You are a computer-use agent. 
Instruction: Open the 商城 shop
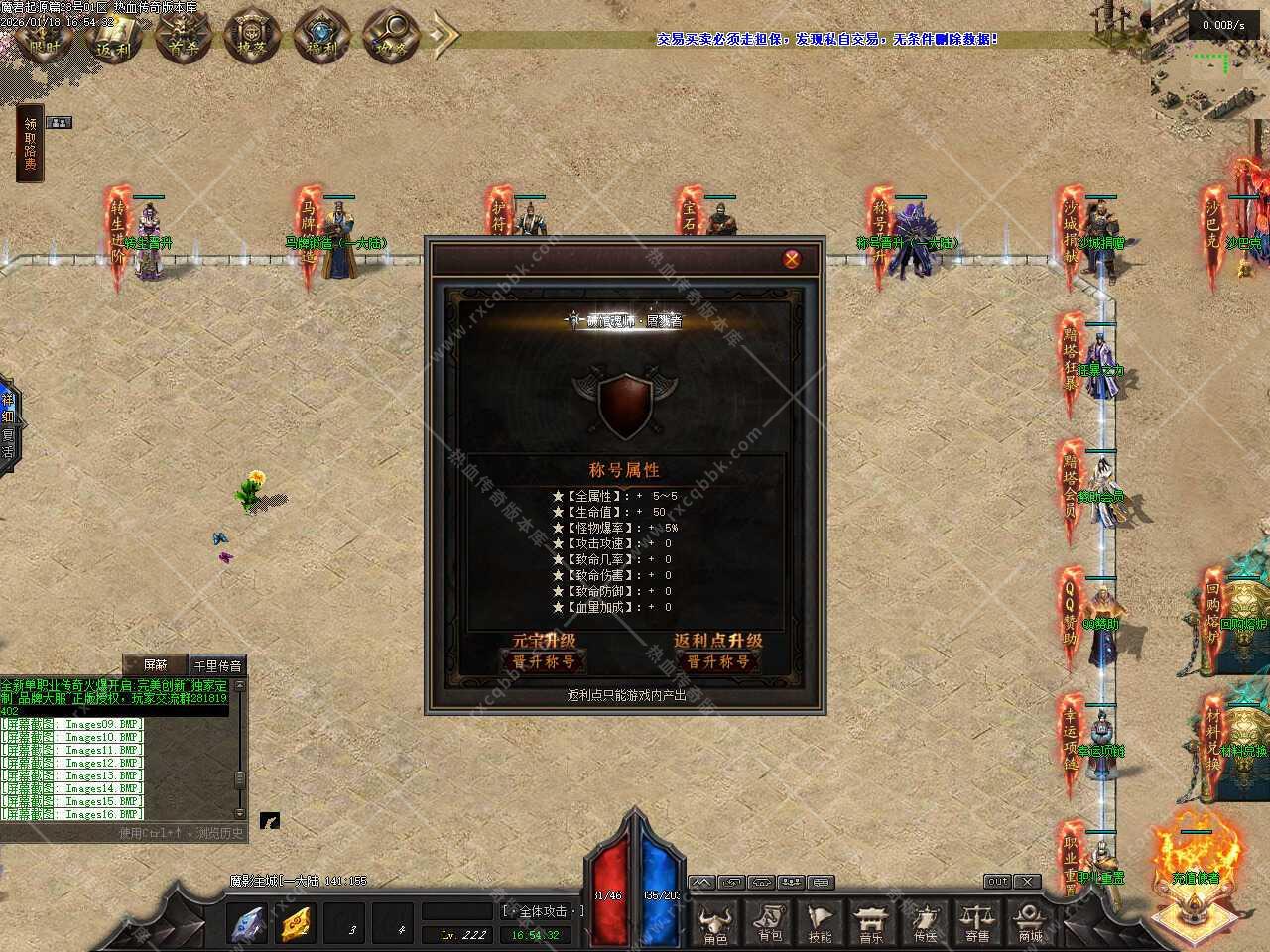pyautogui.click(x=1030, y=923)
